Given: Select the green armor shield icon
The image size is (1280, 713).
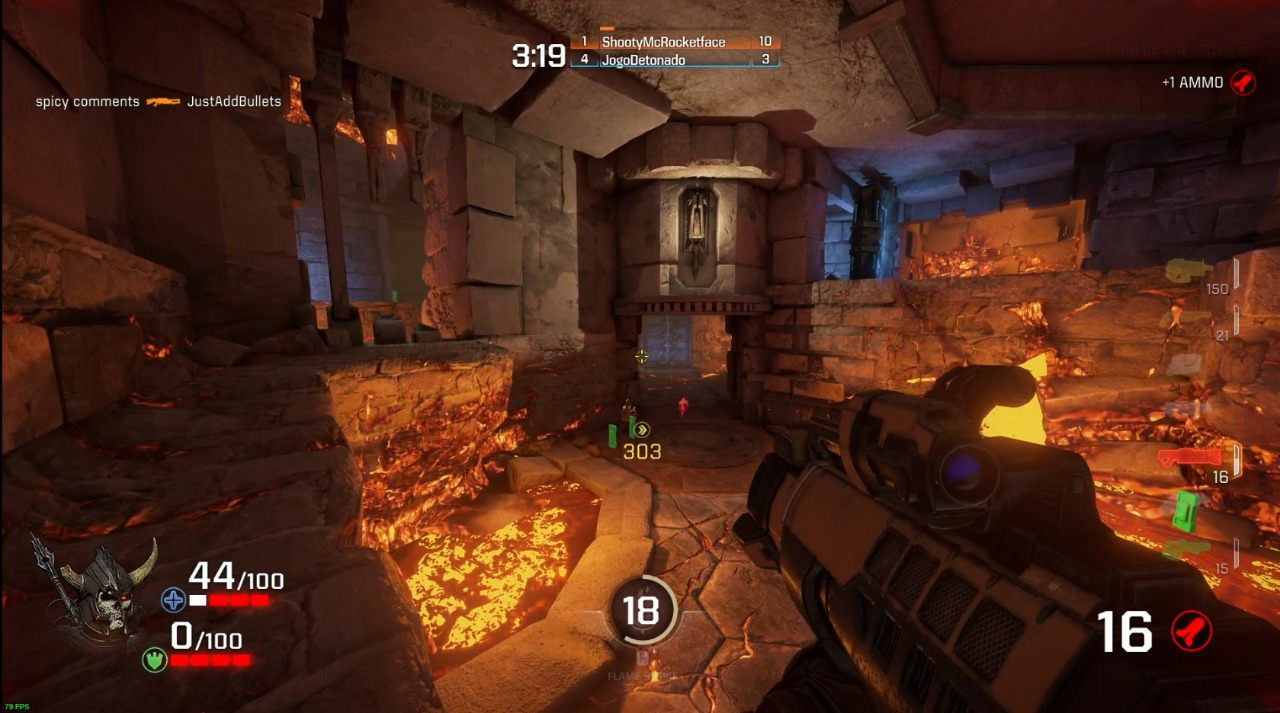Looking at the screenshot, I should [154, 659].
